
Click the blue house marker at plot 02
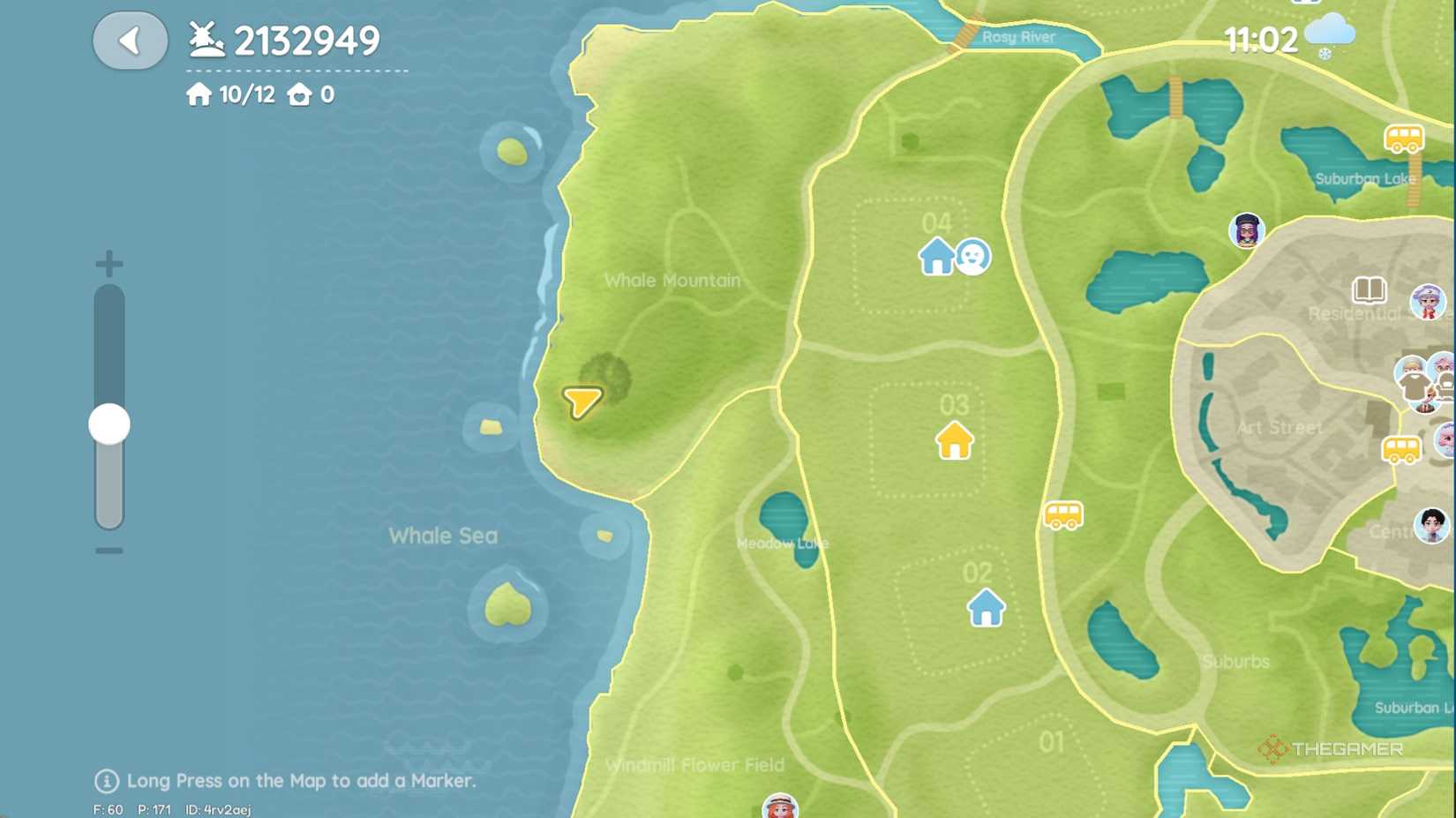point(986,609)
